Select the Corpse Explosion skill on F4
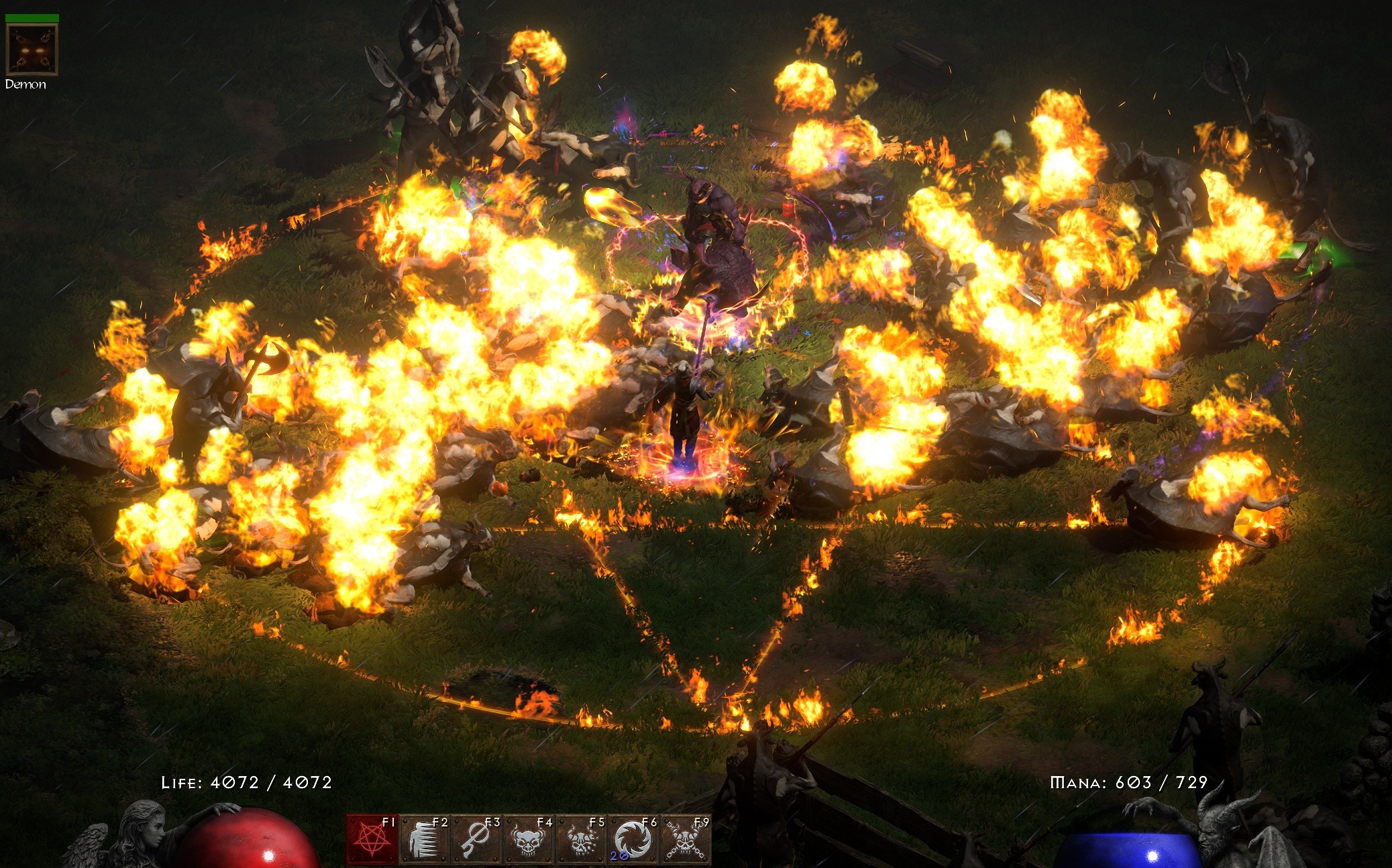This screenshot has height=868, width=1392. point(527,839)
